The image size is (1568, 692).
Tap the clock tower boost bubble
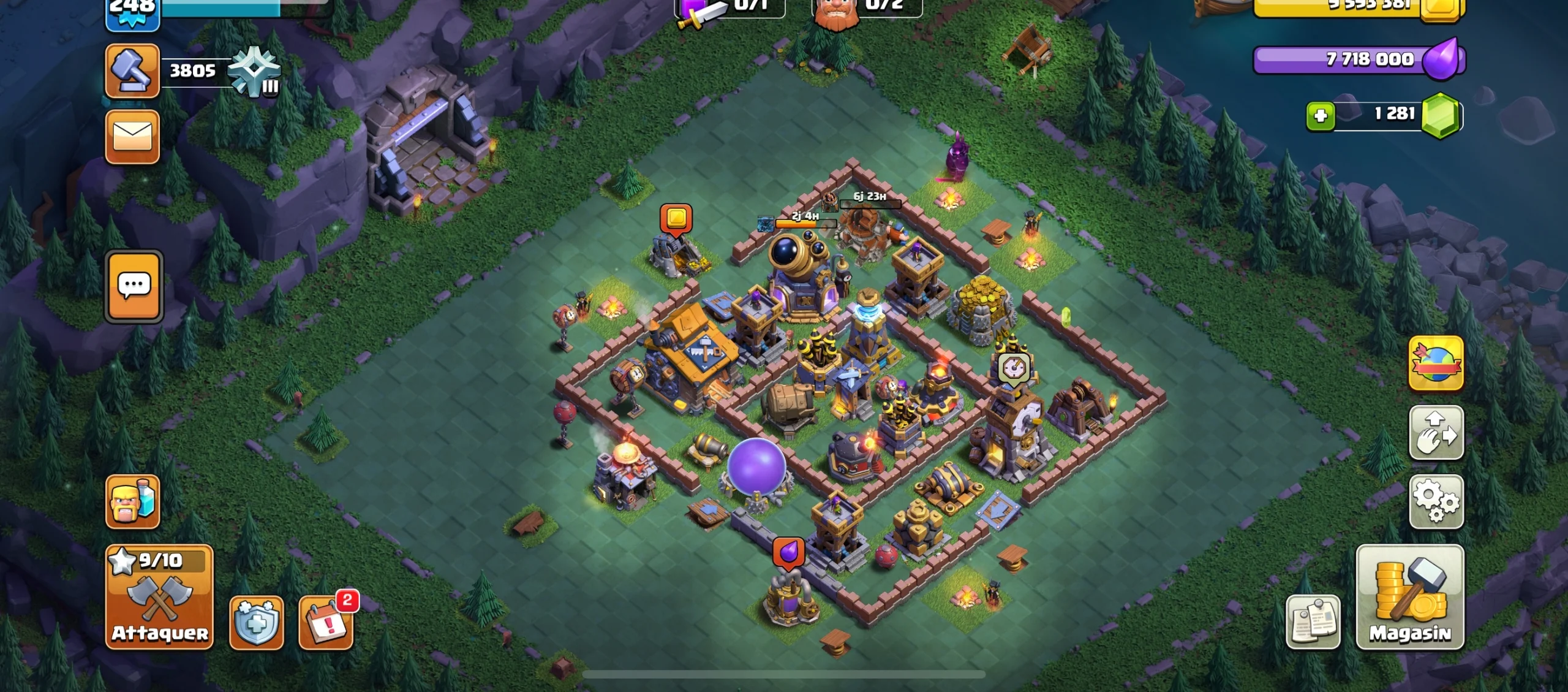[1014, 369]
